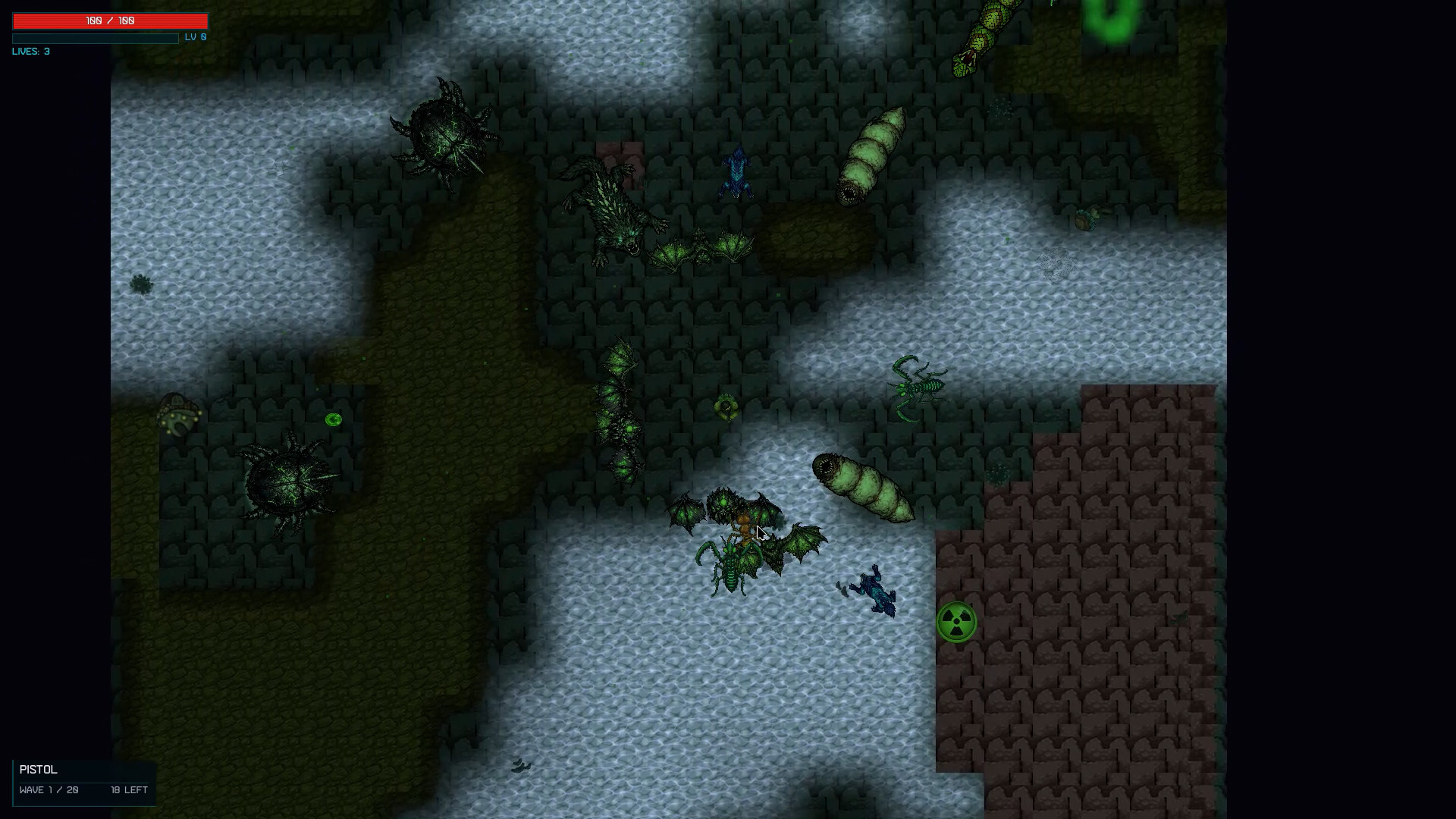
Task: Click the 18 LEFT enemy counter
Action: [129, 790]
